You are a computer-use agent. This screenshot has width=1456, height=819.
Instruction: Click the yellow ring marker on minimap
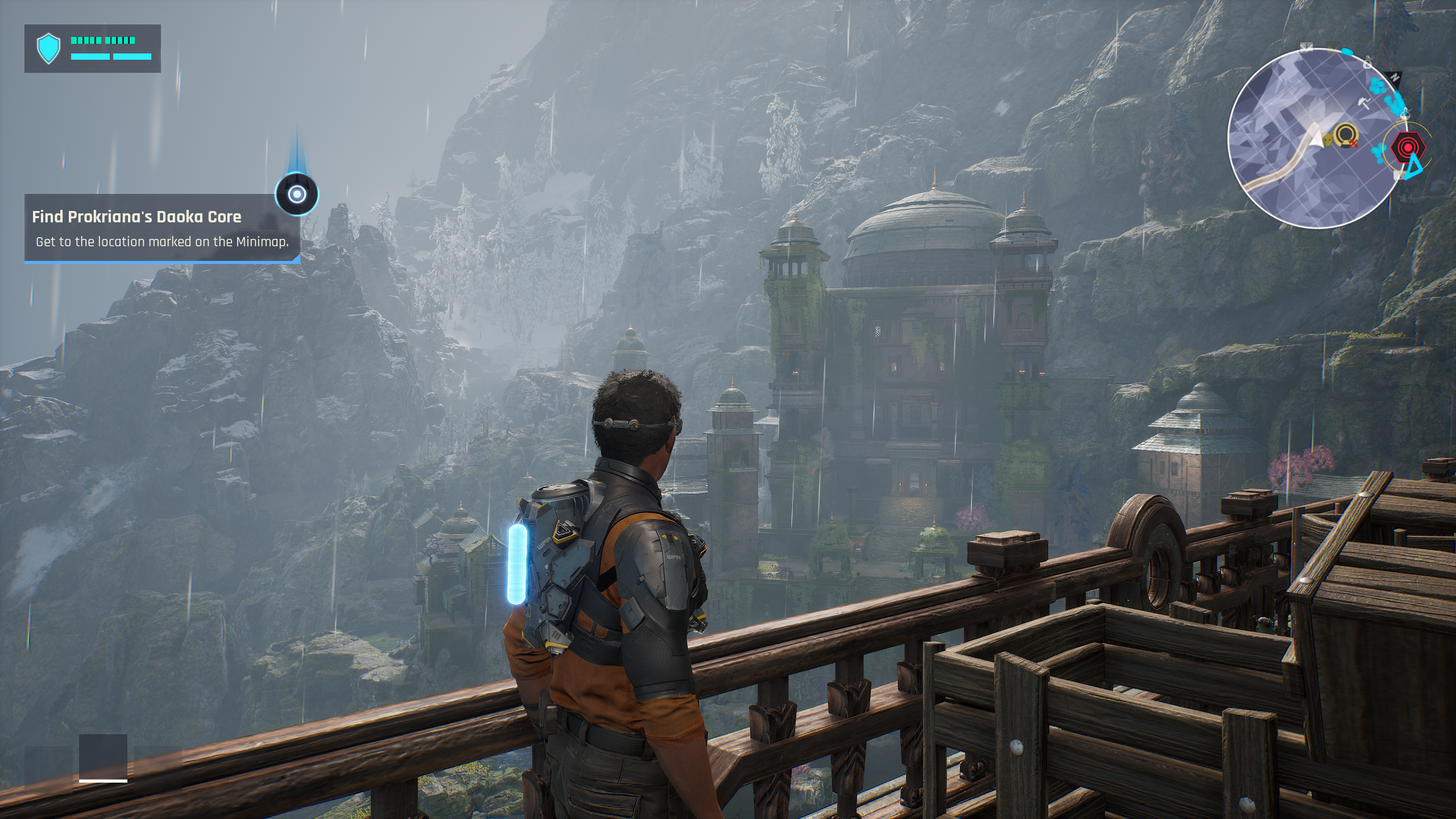tap(1346, 135)
